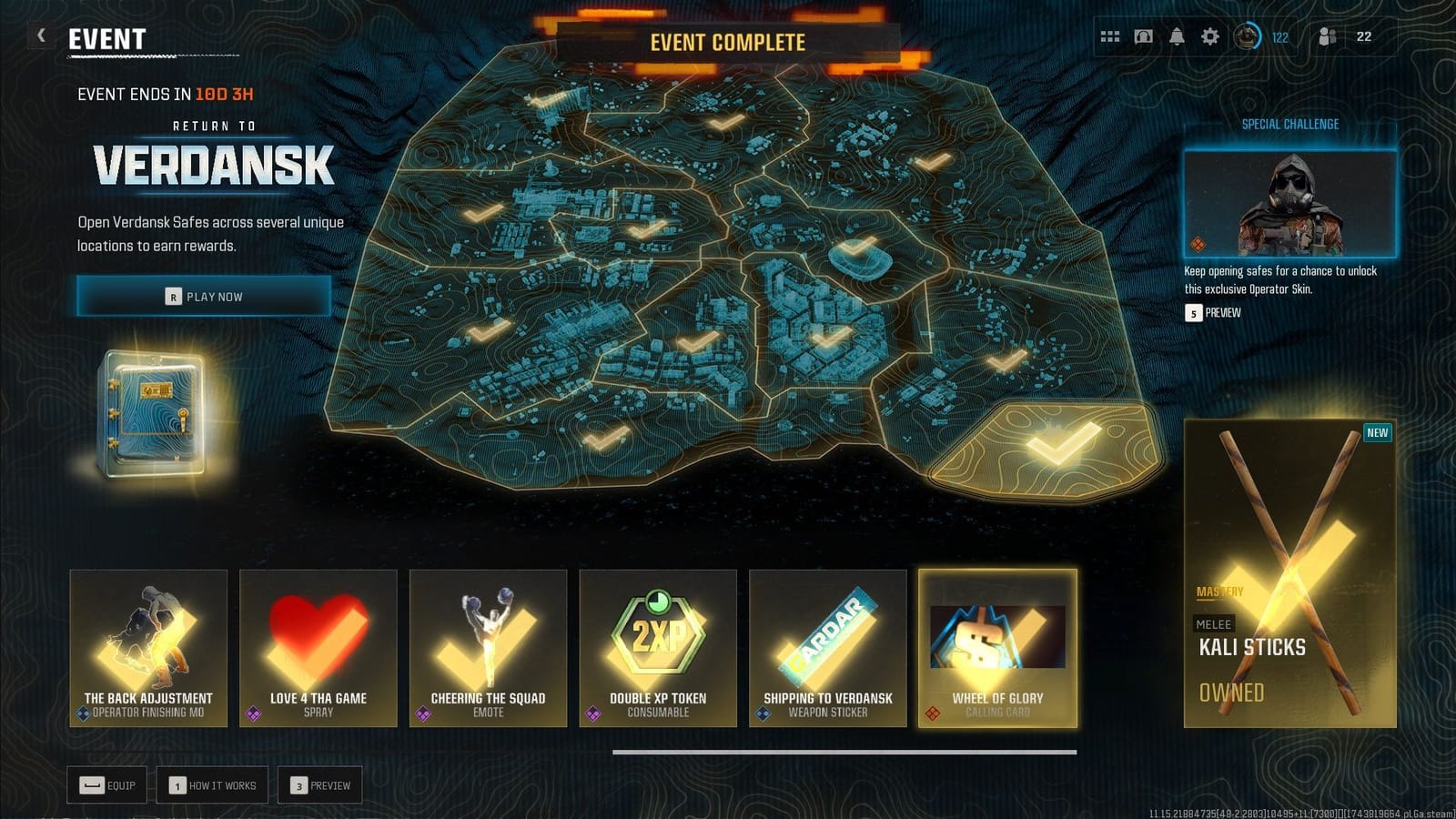Click the scroll indicator bar below the rewards row

(x=846, y=750)
